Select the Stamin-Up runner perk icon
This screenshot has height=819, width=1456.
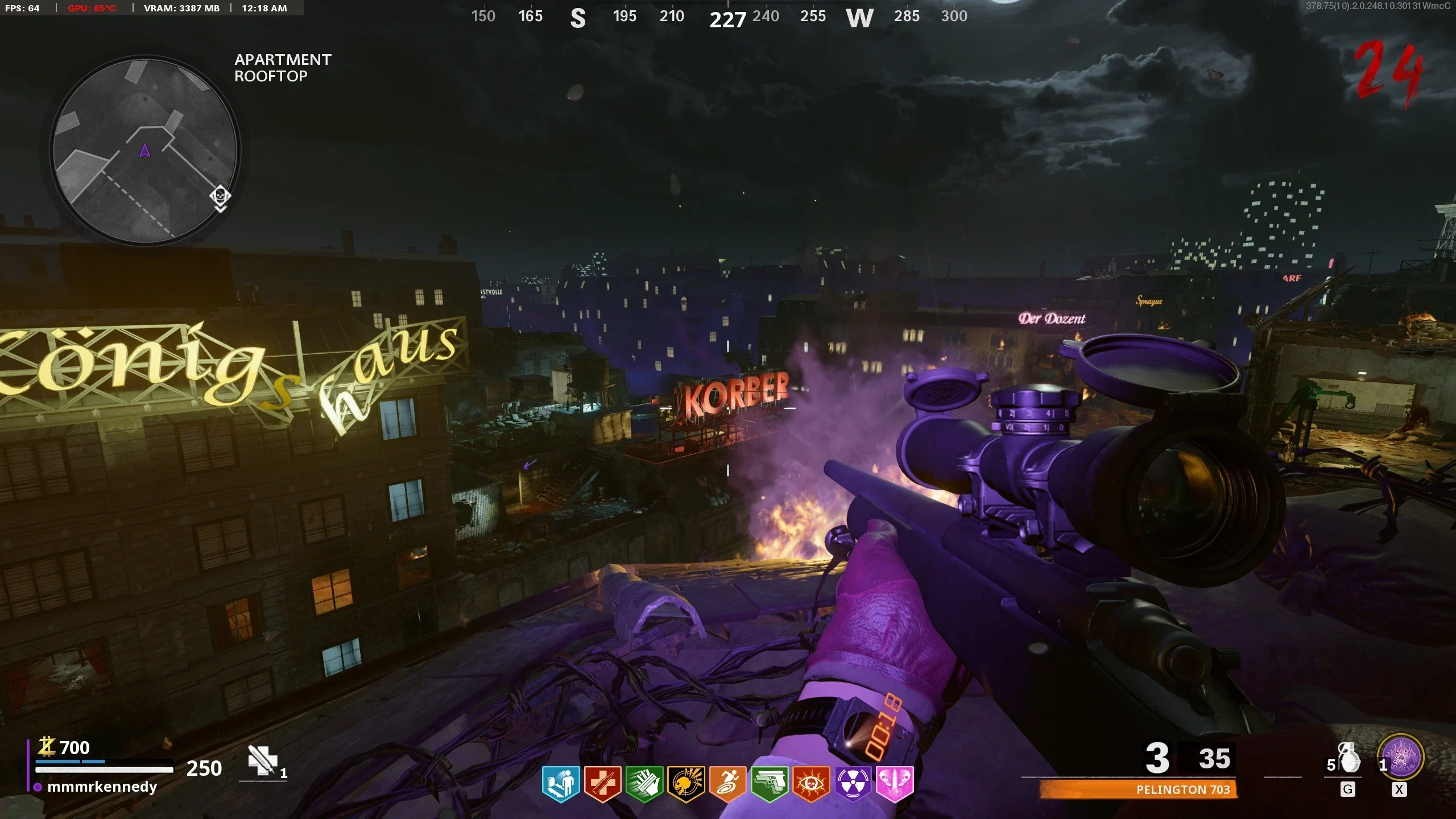pyautogui.click(x=727, y=783)
